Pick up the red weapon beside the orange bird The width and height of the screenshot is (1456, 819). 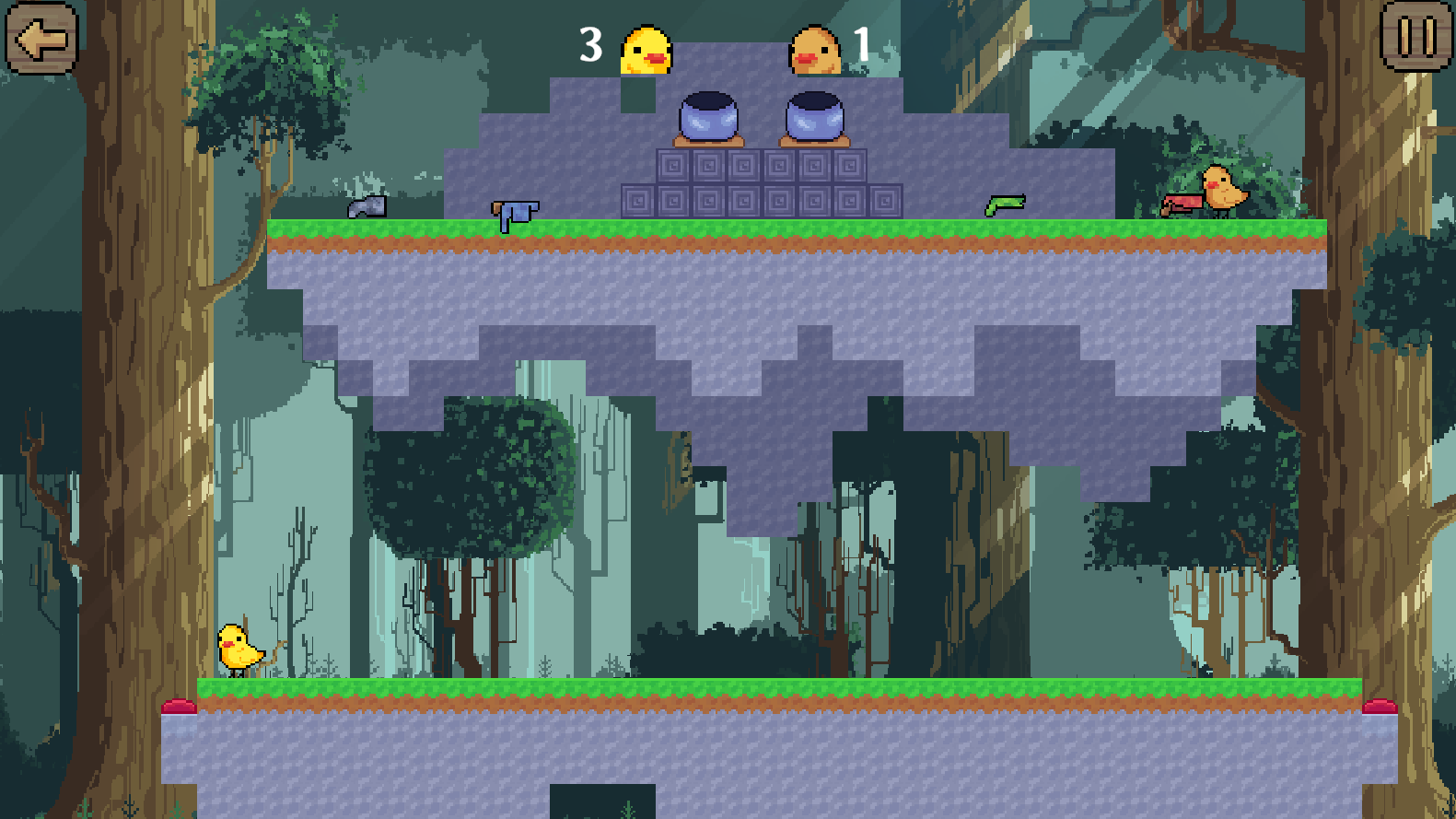click(1183, 205)
